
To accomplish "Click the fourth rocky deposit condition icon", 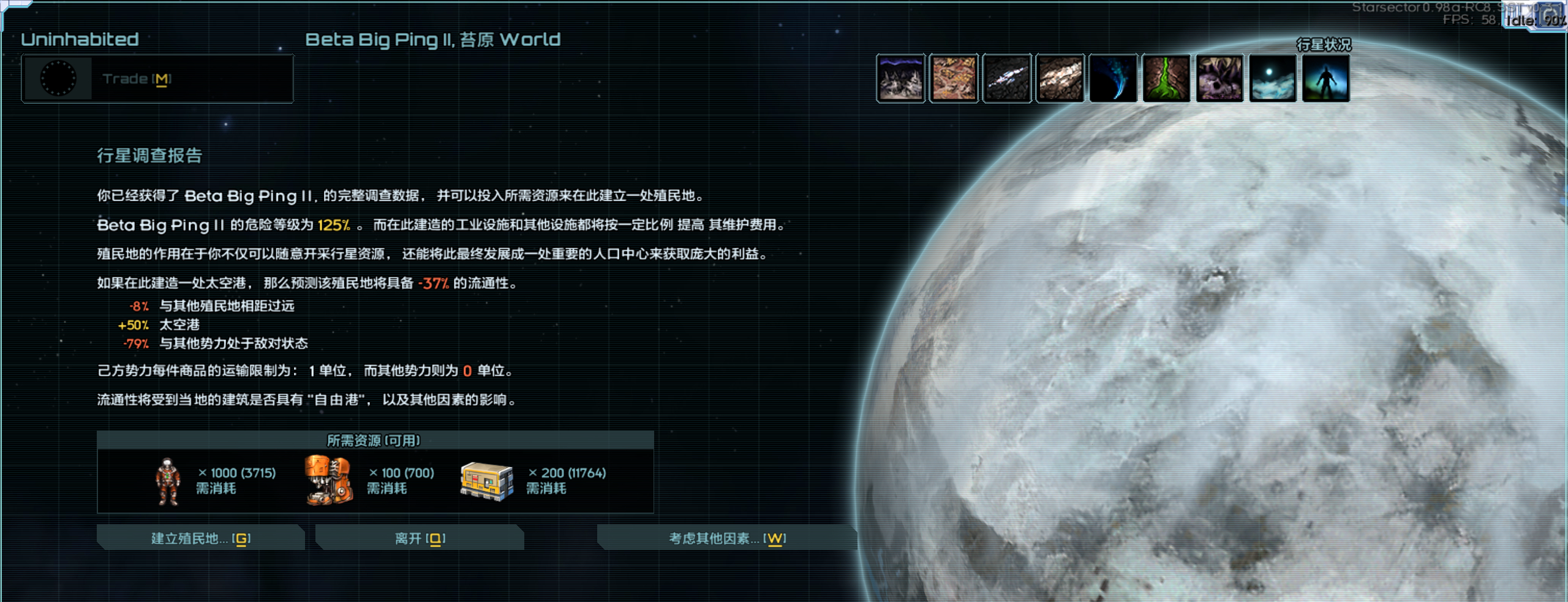I will click(1060, 78).
